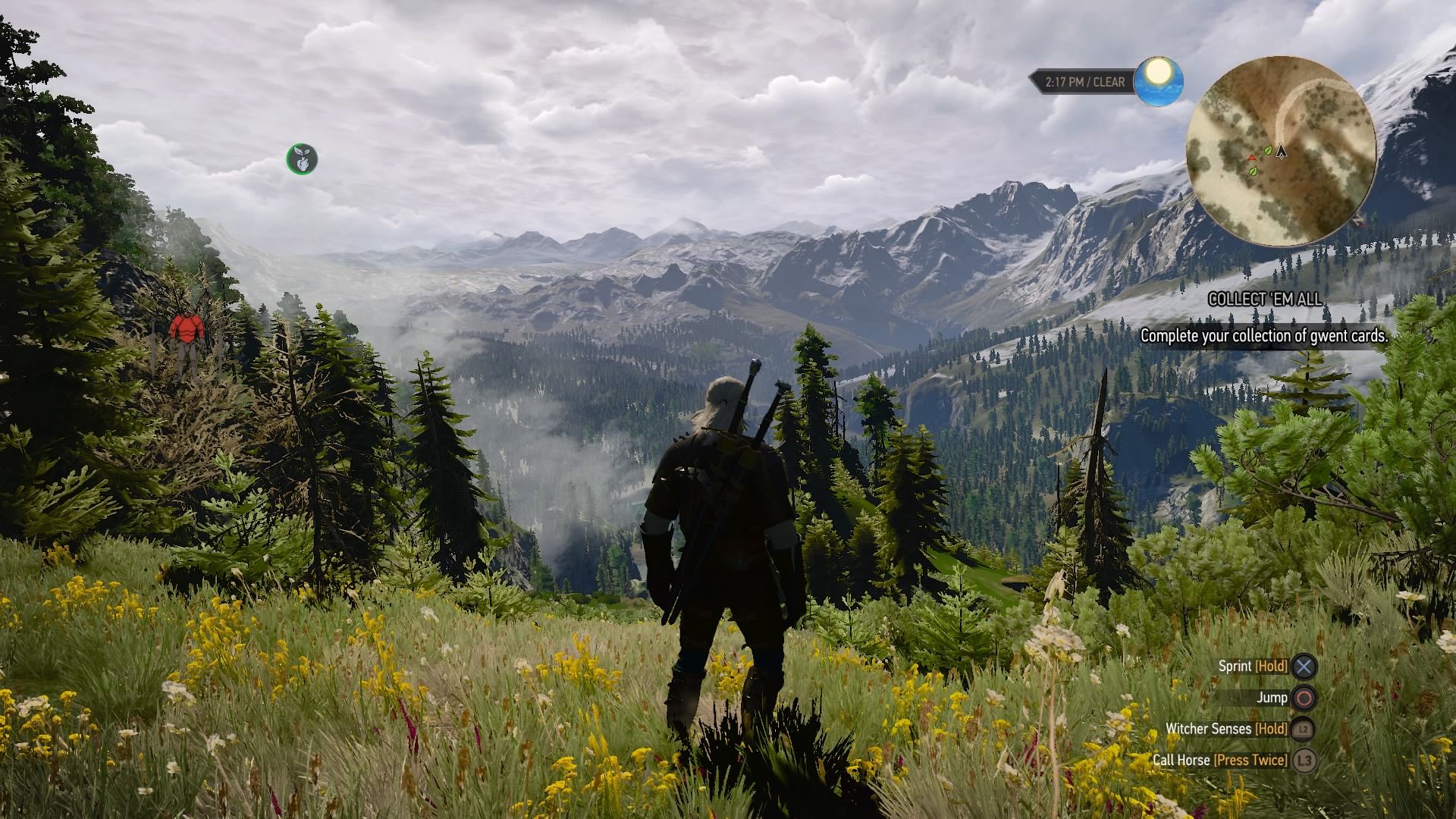
Task: Select the Collect 'Em All quest tracker
Action: pyautogui.click(x=1265, y=299)
